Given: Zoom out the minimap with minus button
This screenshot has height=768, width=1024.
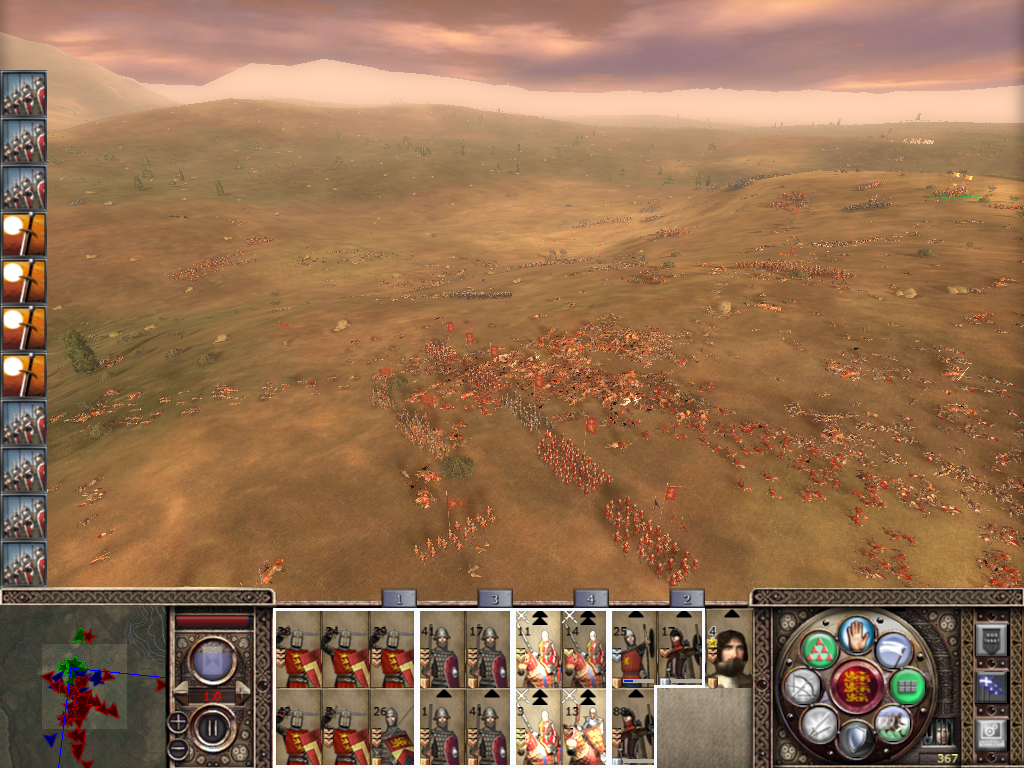Looking at the screenshot, I should 177,748.
